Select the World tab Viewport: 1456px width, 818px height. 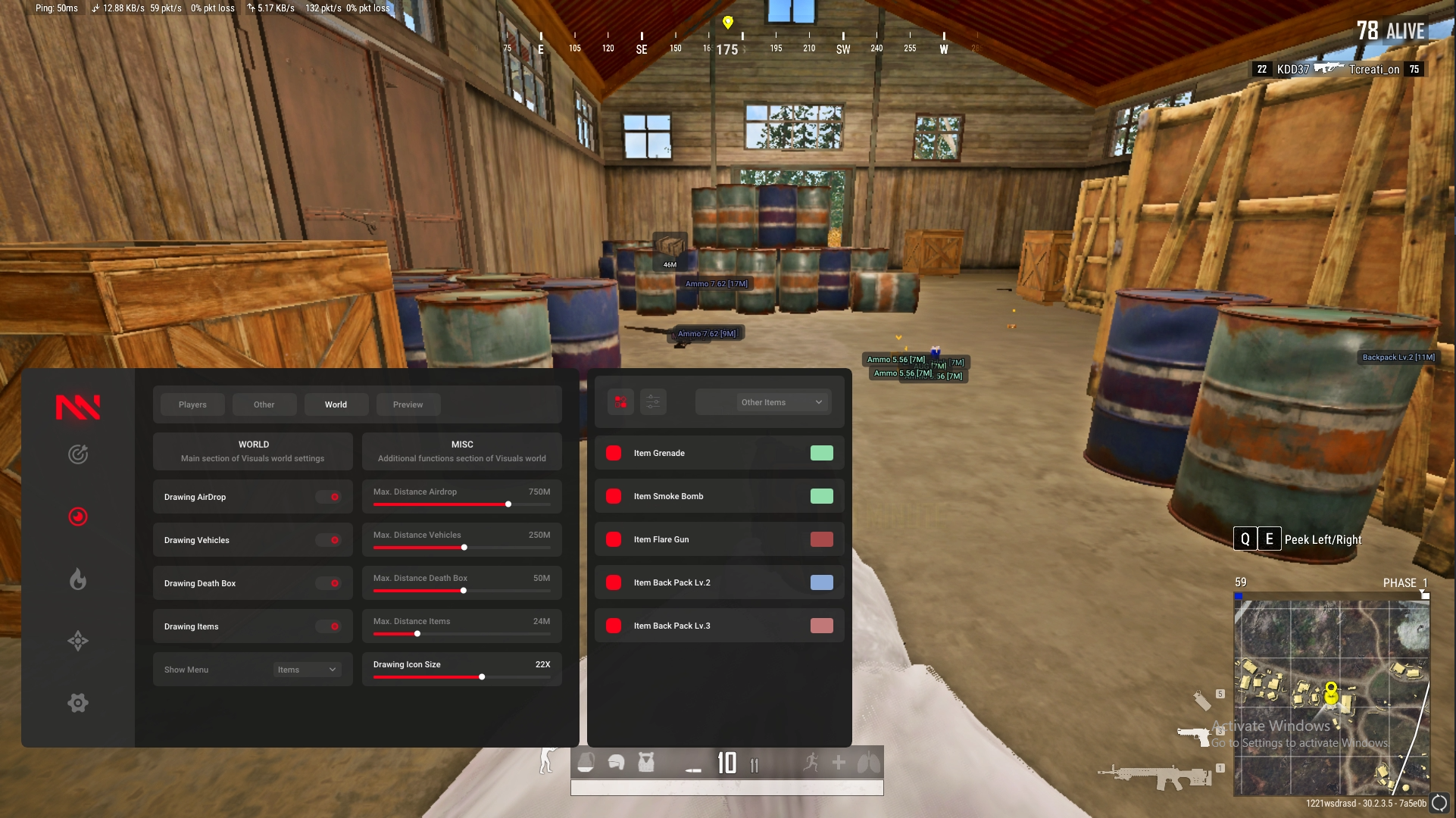click(x=336, y=404)
